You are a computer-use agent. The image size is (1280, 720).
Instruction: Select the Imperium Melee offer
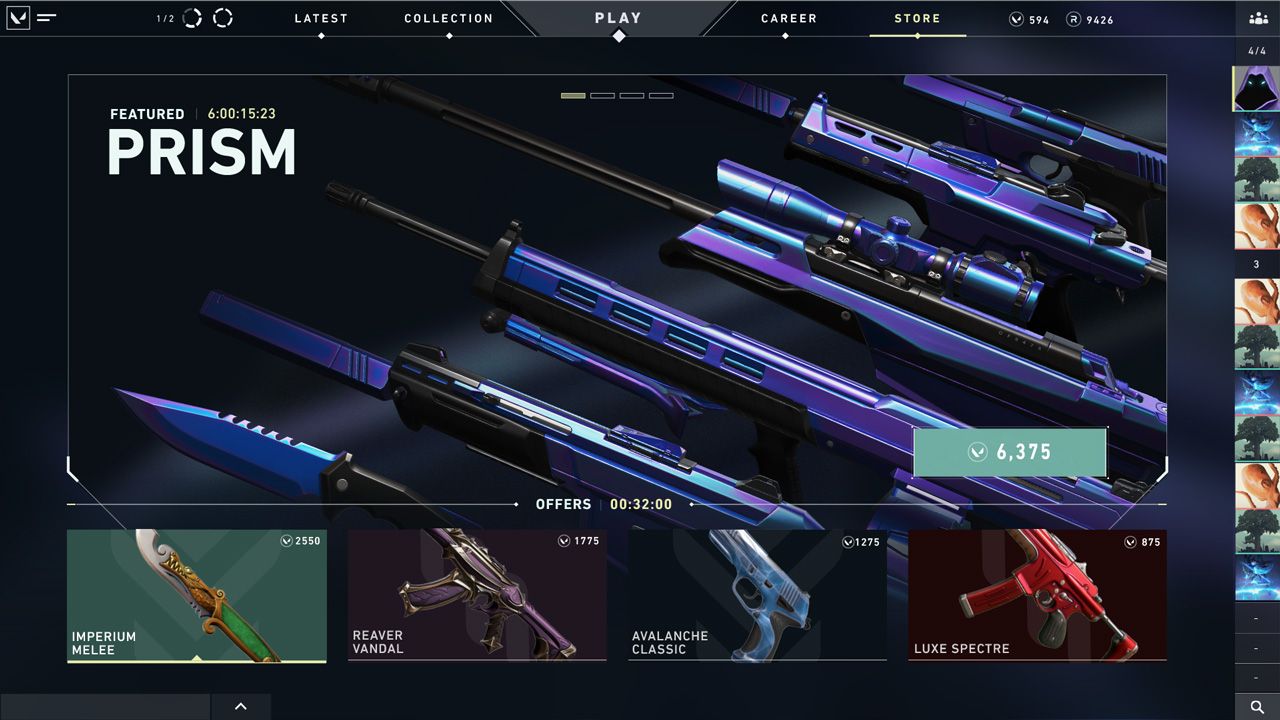click(x=197, y=595)
